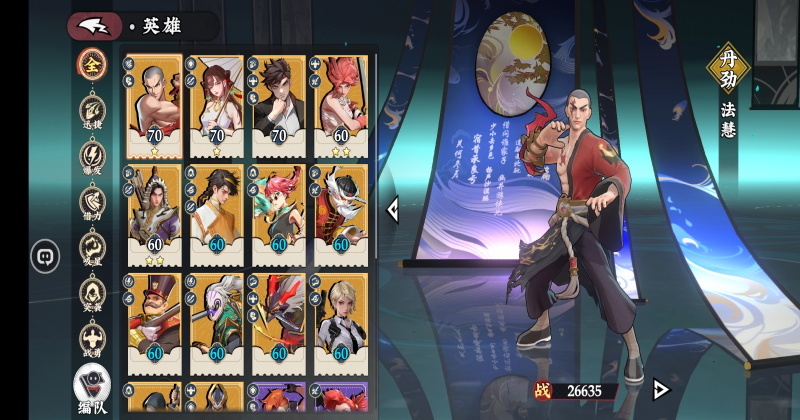The image size is (800, 420).
Task: Select the pink-haired girl hero card
Action: tap(279, 215)
